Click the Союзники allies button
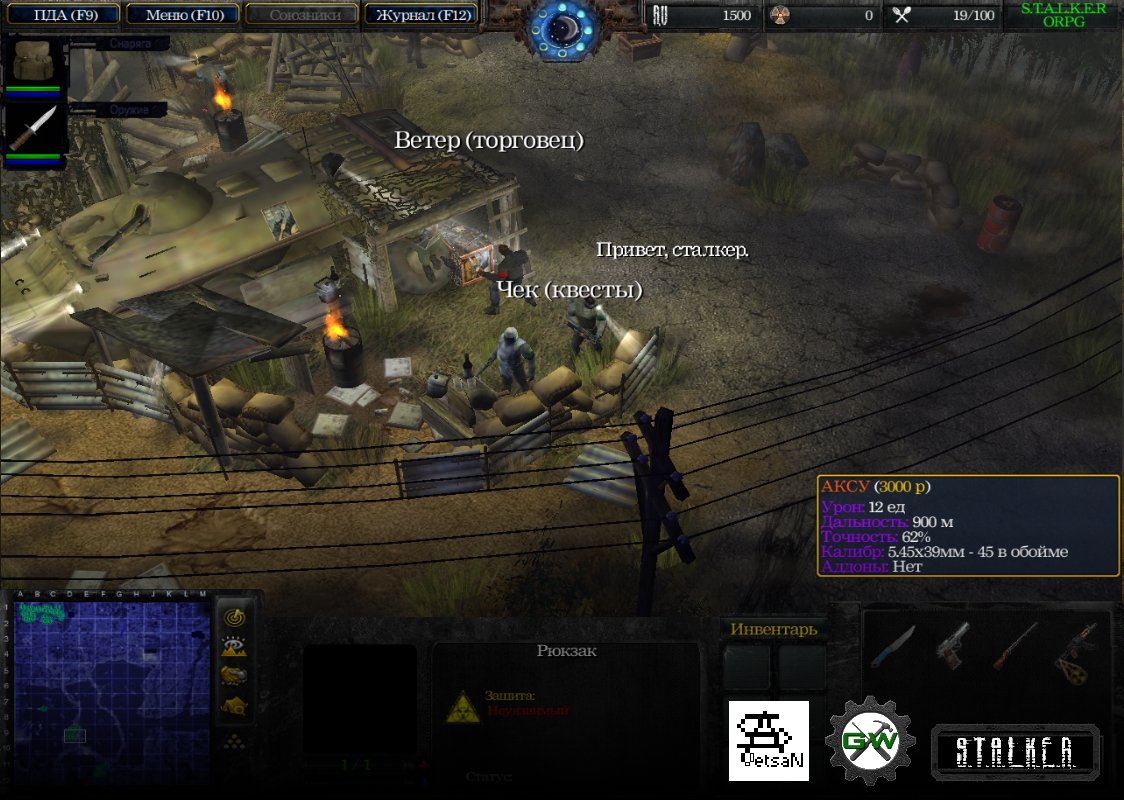This screenshot has height=800, width=1124. tap(301, 14)
